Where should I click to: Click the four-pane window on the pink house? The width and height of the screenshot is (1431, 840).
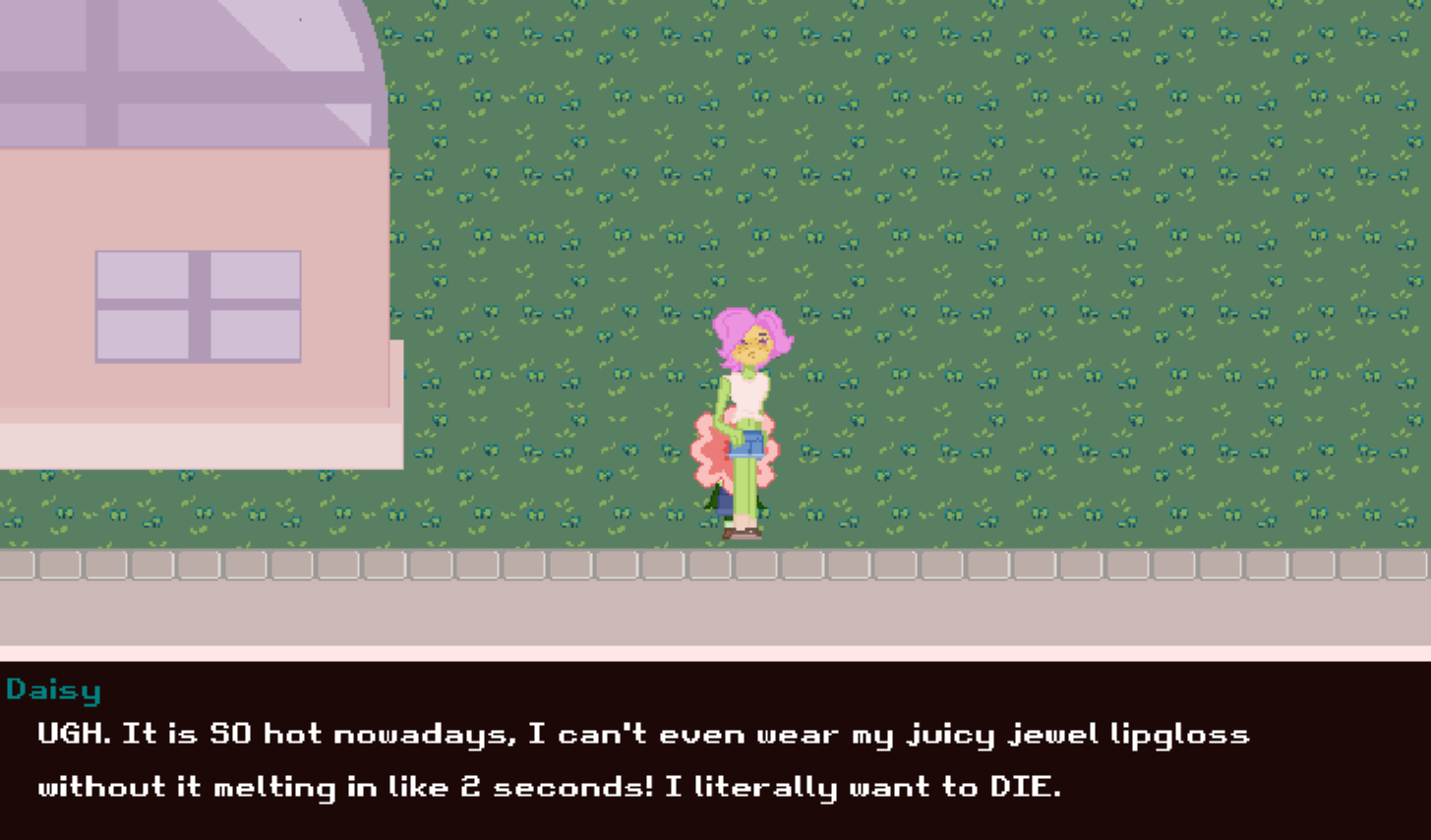[197, 305]
